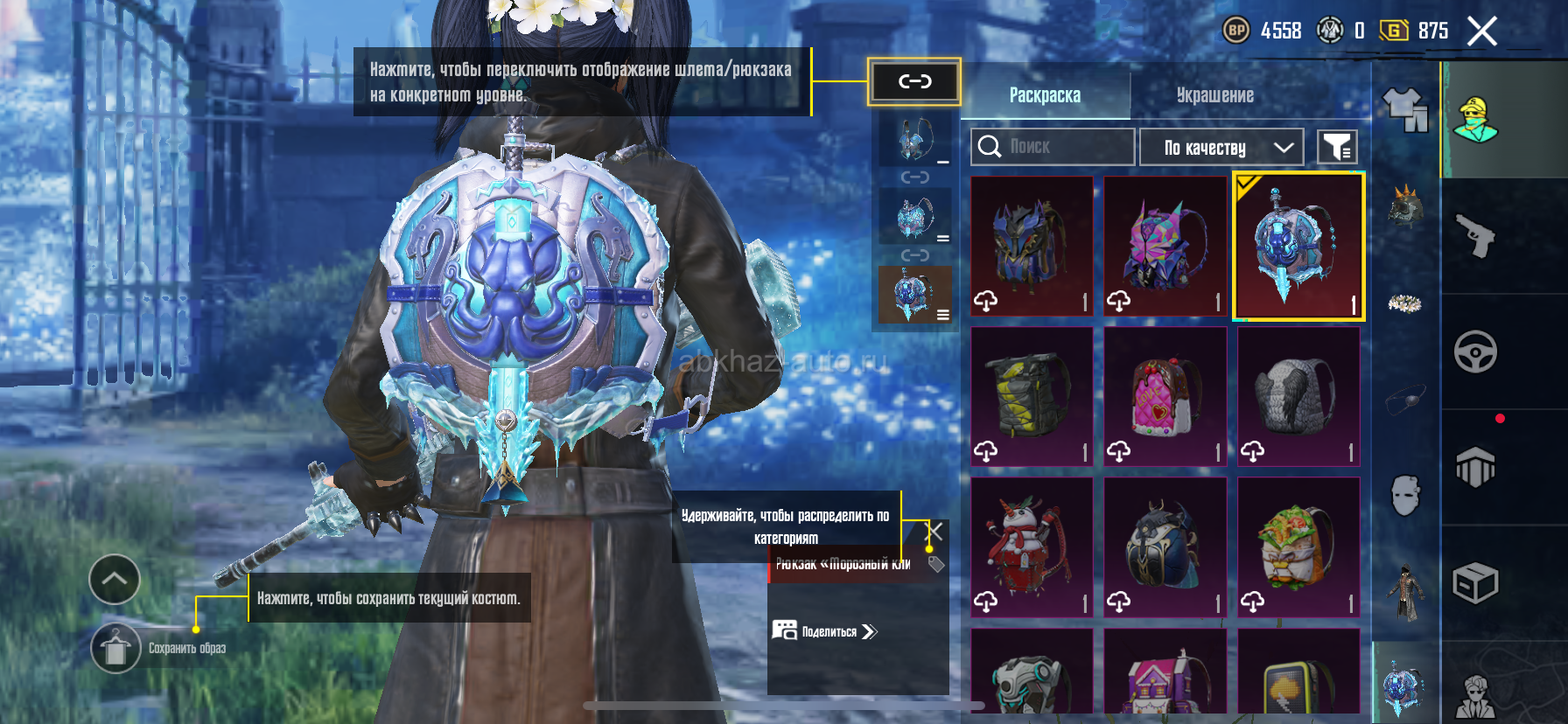Choose the burger-themed backpack skin
Viewport: 1568px width, 724px height.
[x=1298, y=547]
